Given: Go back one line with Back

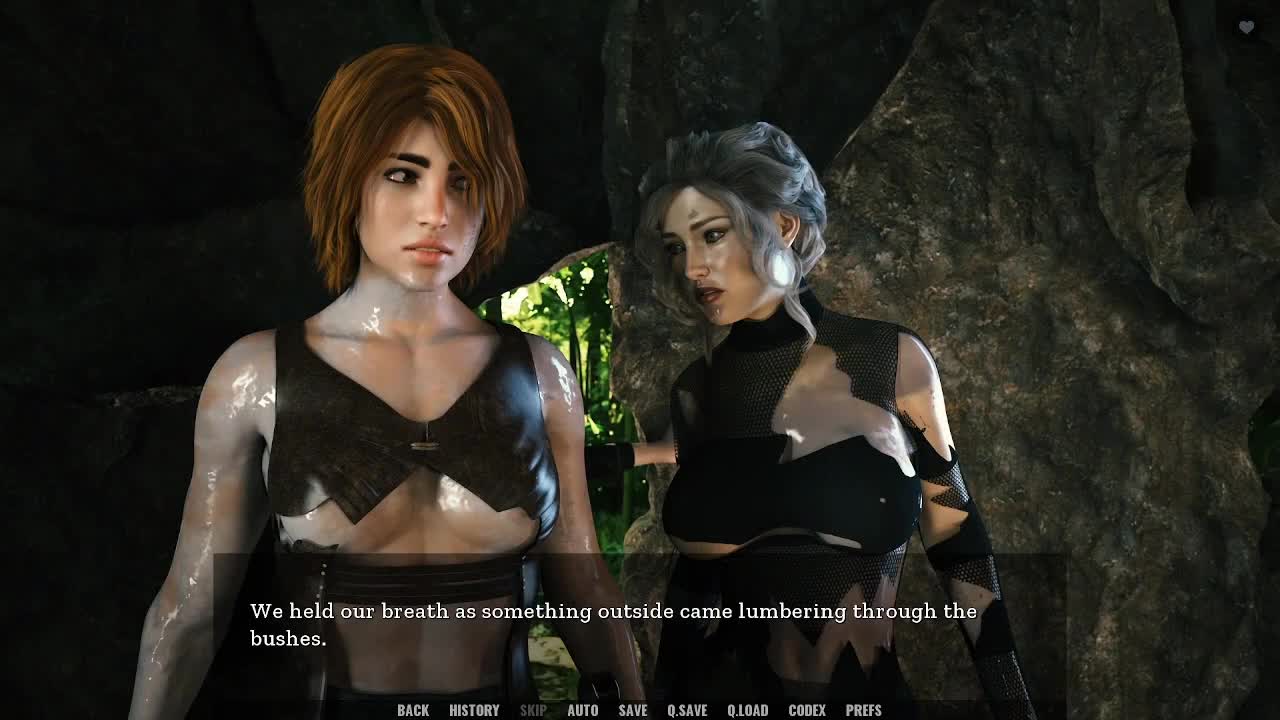Looking at the screenshot, I should 413,710.
